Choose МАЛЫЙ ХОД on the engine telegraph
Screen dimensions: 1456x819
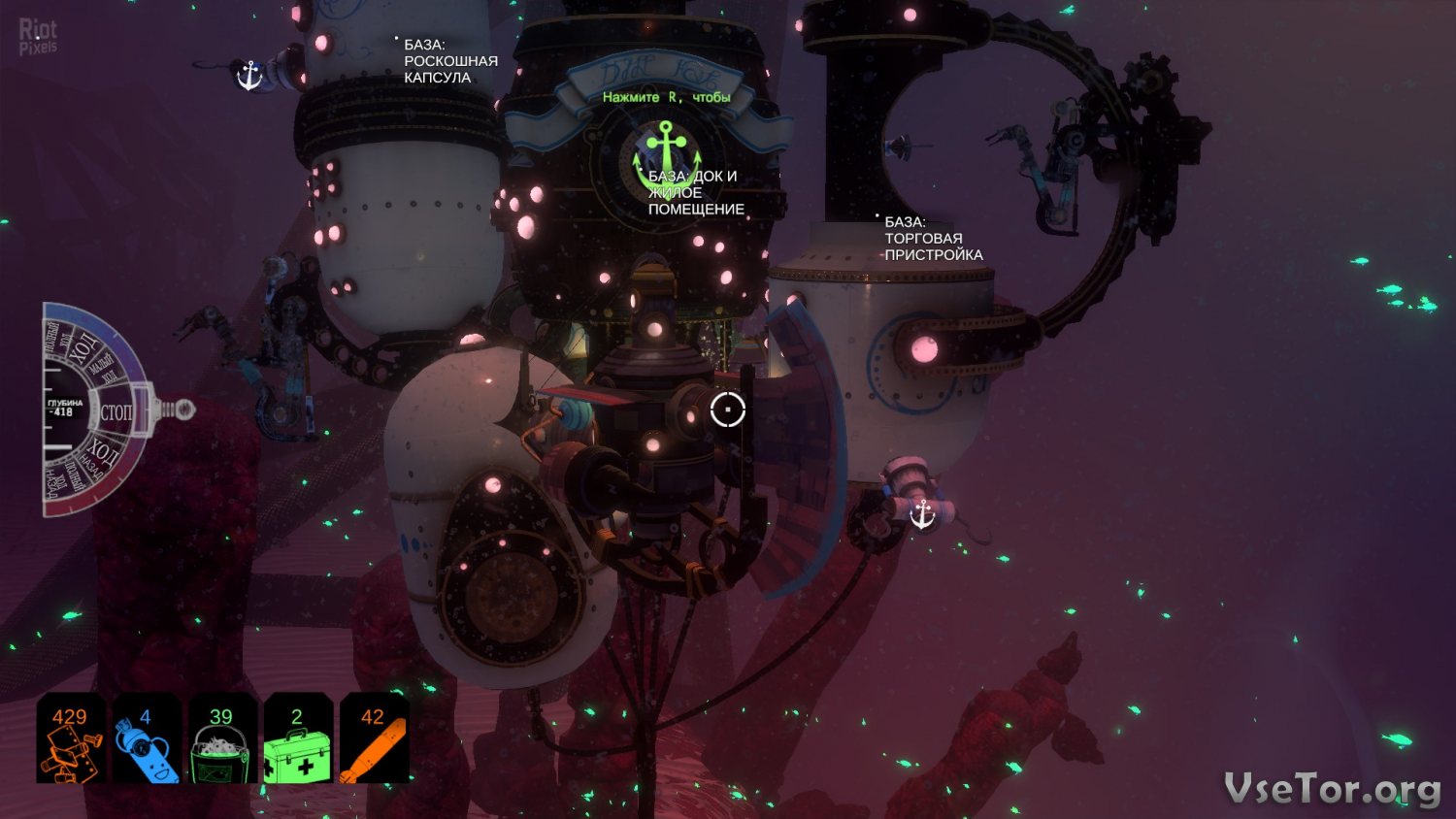(102, 370)
